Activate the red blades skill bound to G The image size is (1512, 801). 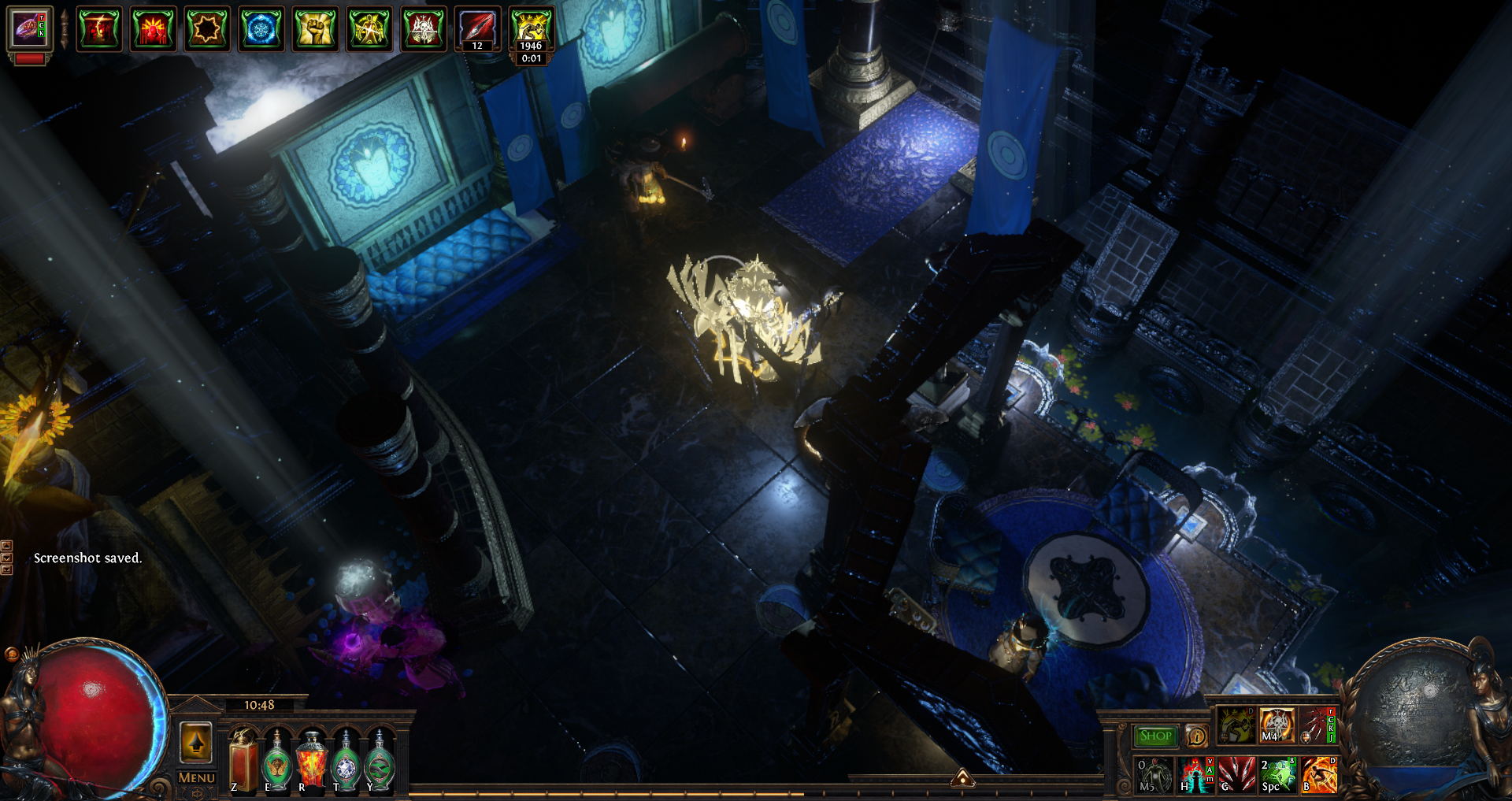[x=1236, y=774]
